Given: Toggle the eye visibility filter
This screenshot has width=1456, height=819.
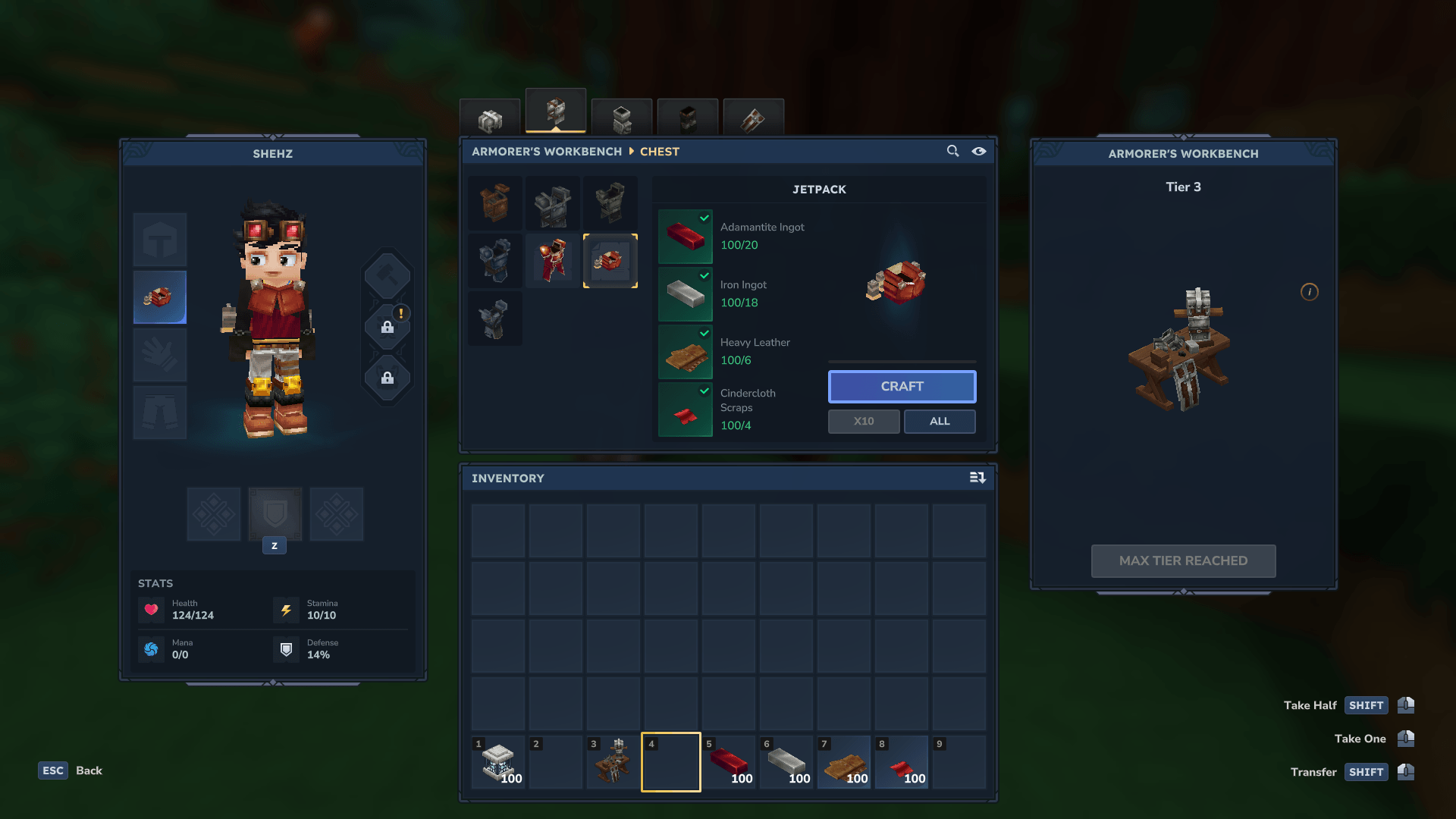Looking at the screenshot, I should [x=979, y=151].
